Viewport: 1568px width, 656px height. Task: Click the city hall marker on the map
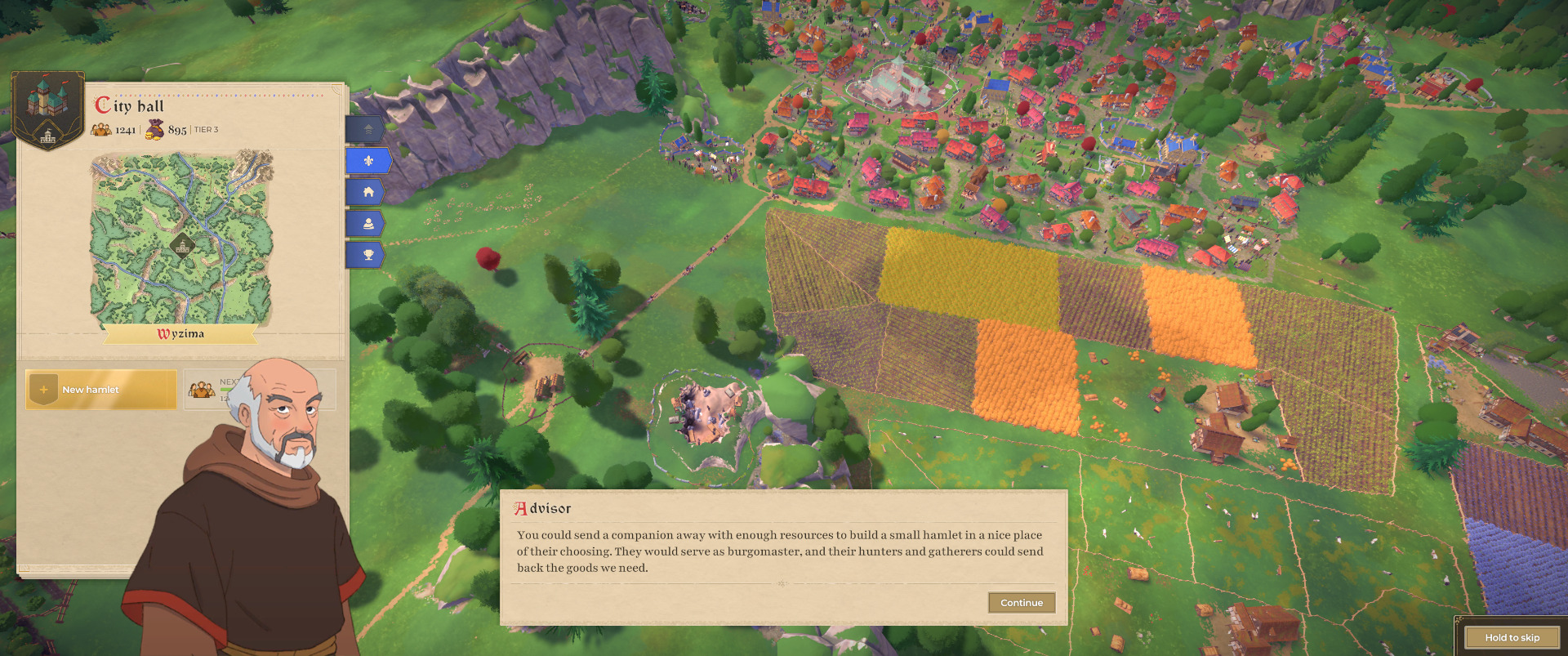[x=182, y=245]
